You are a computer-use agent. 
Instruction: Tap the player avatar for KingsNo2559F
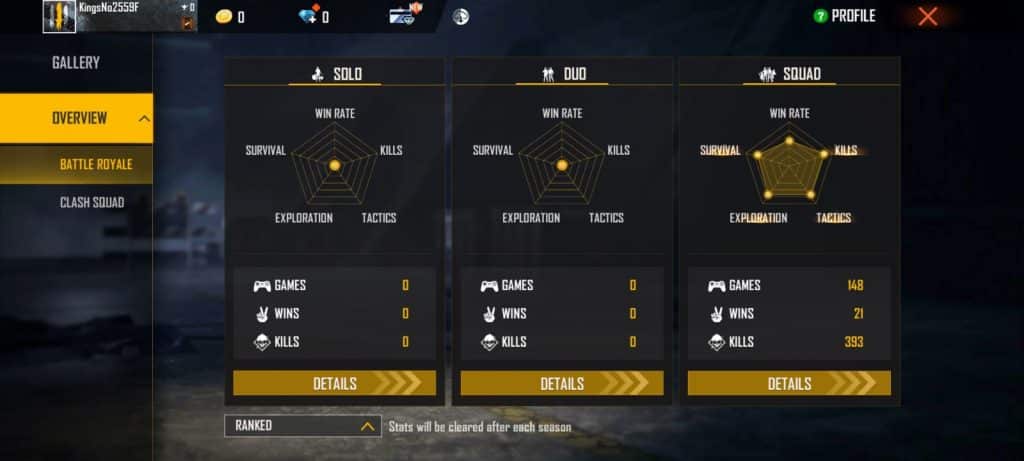(x=59, y=17)
